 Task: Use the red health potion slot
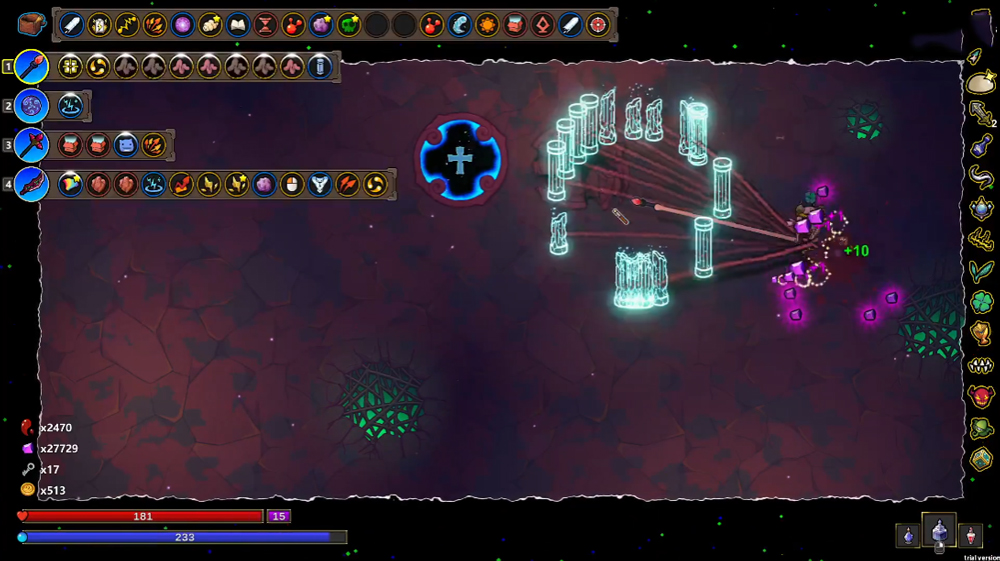pyautogui.click(x=969, y=536)
